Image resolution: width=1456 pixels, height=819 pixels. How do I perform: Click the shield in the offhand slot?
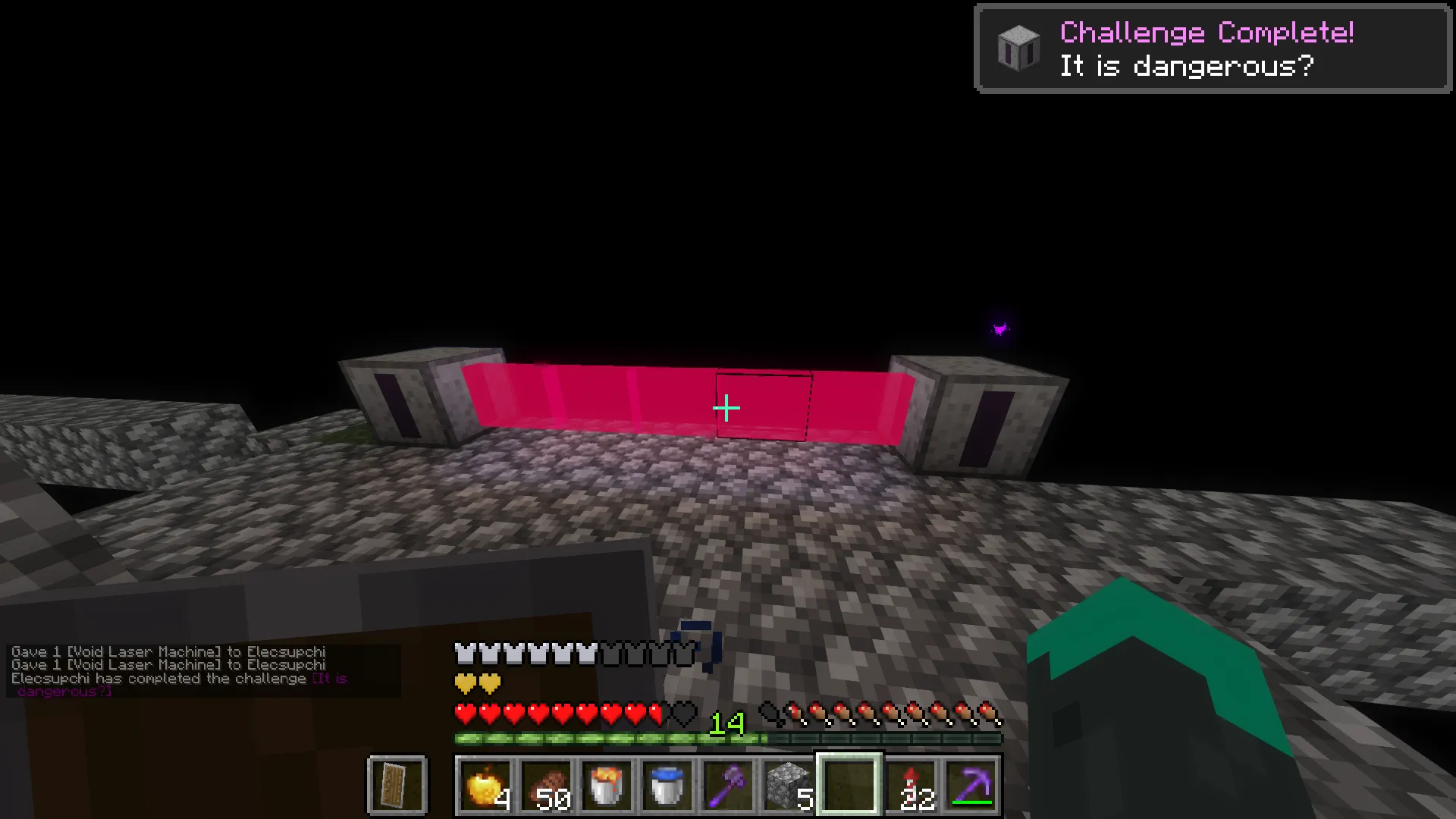pos(397,785)
